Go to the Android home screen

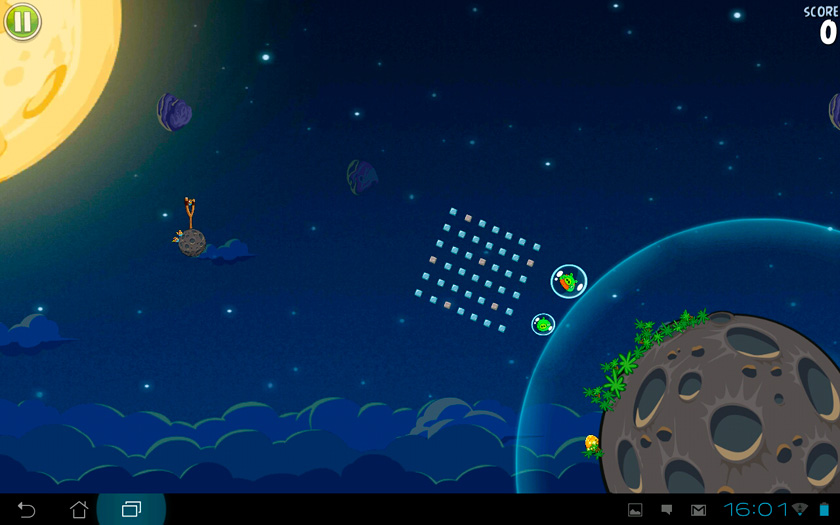click(79, 509)
